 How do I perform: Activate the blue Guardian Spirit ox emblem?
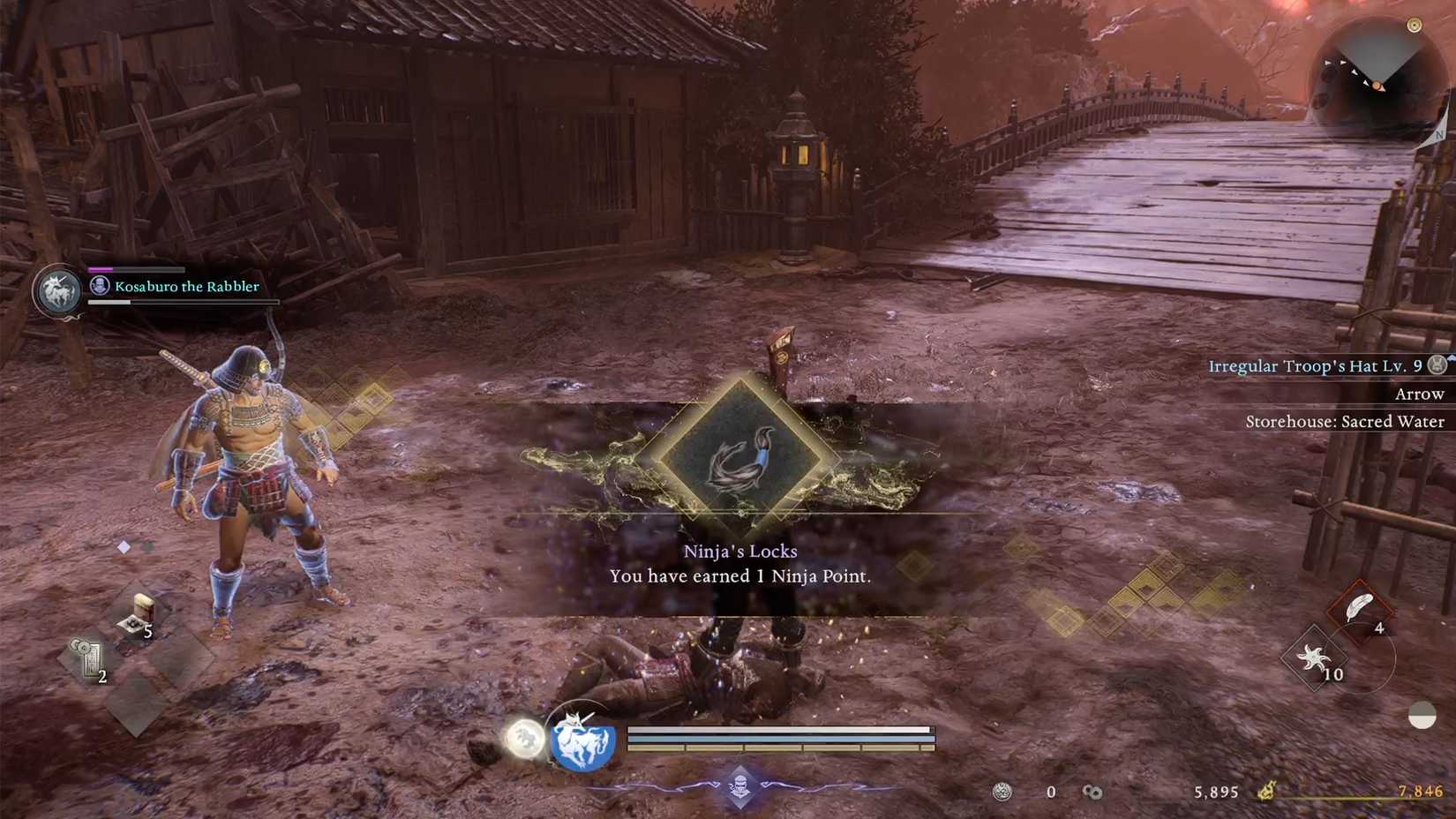pos(585,741)
